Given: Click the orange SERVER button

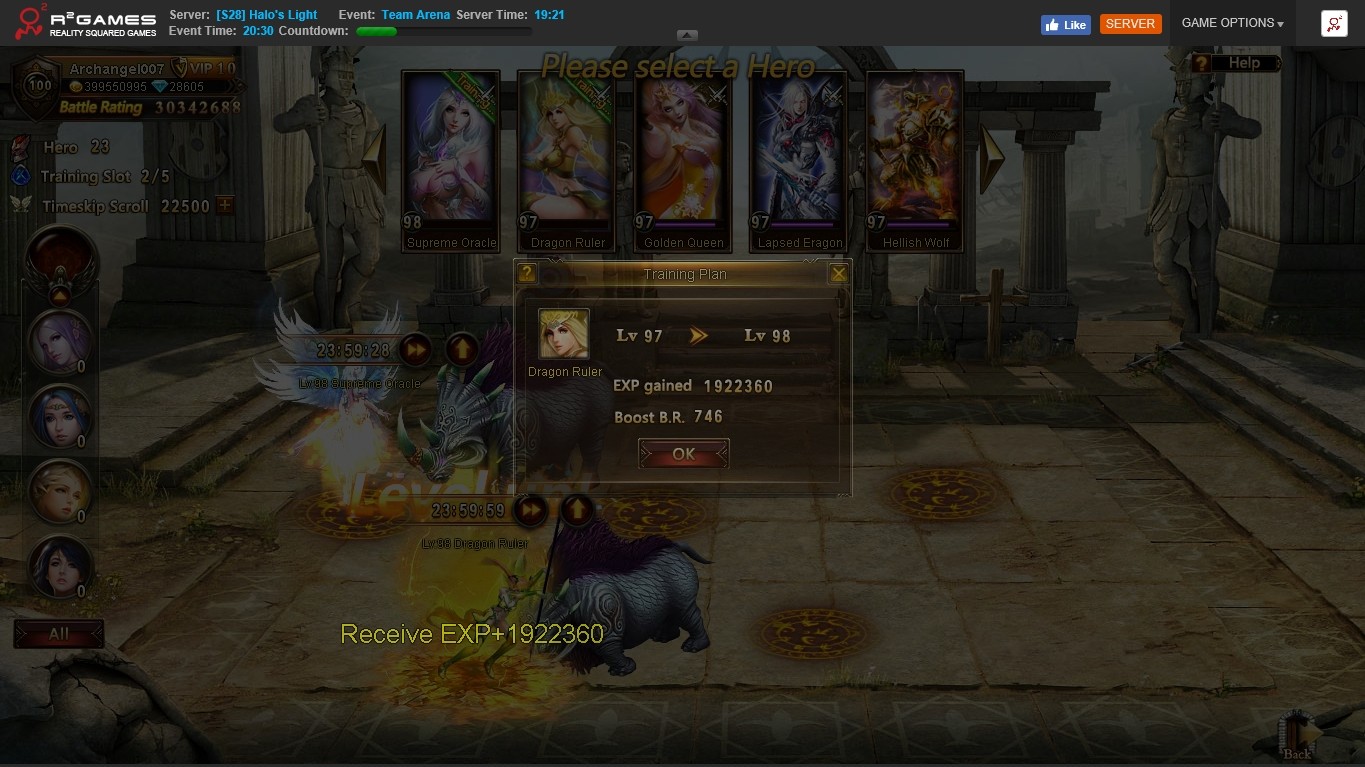Looking at the screenshot, I should tap(1130, 24).
